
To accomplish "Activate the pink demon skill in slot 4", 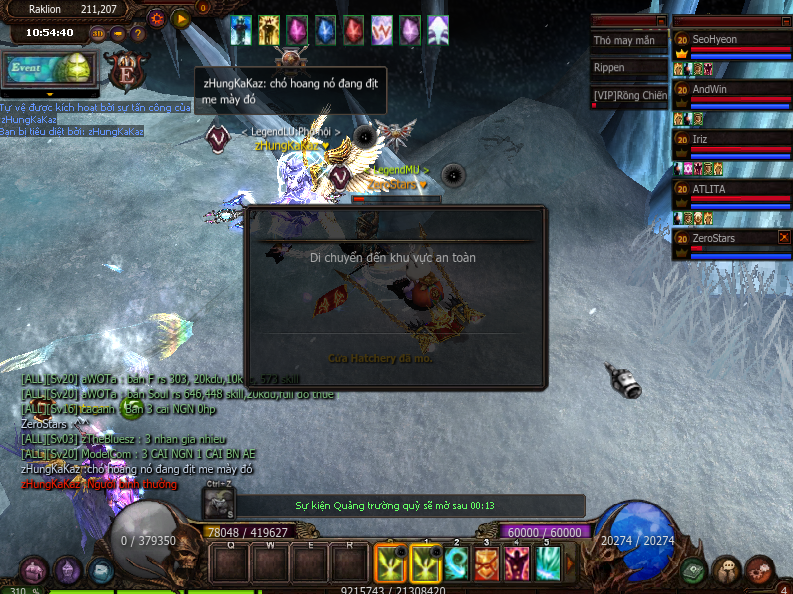I will [517, 564].
